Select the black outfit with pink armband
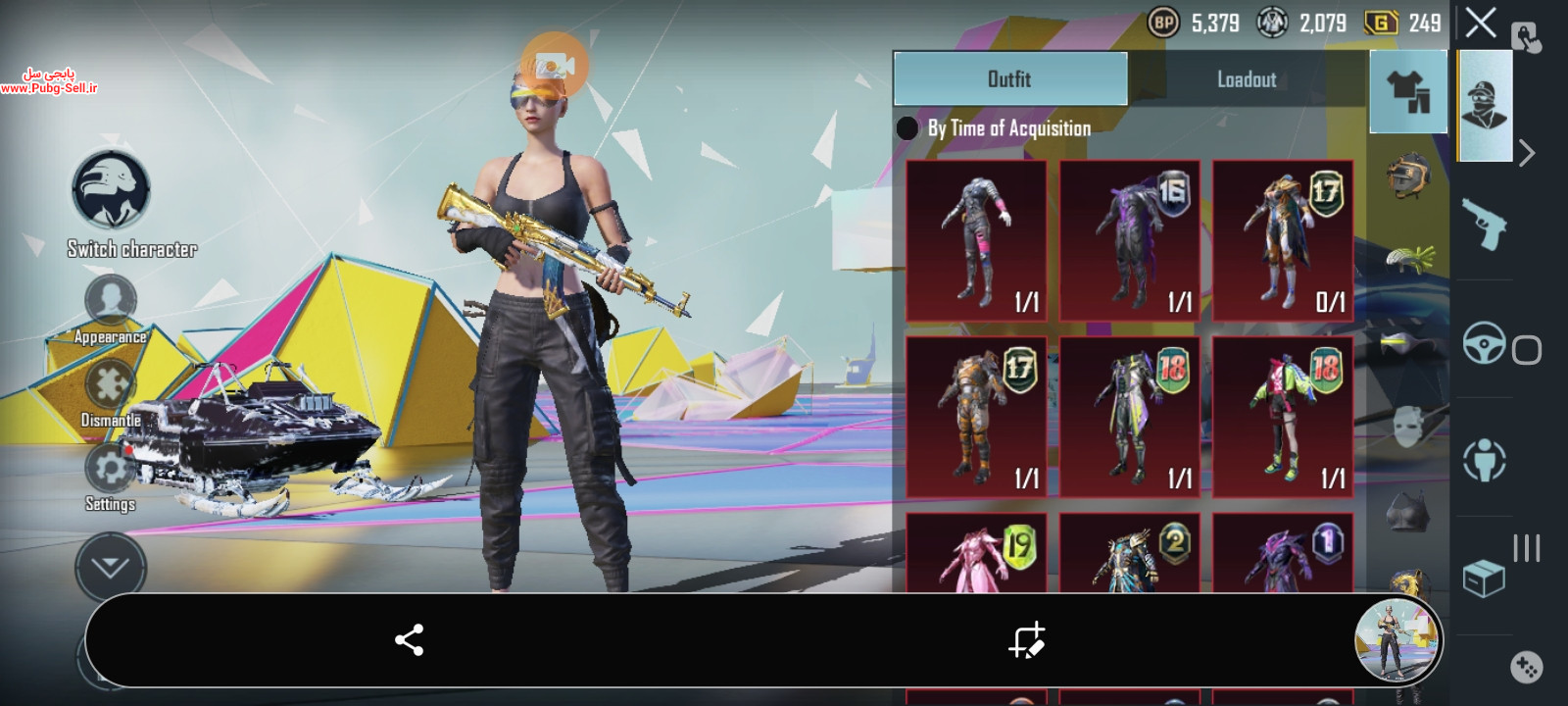The height and width of the screenshot is (706, 1568). click(976, 241)
